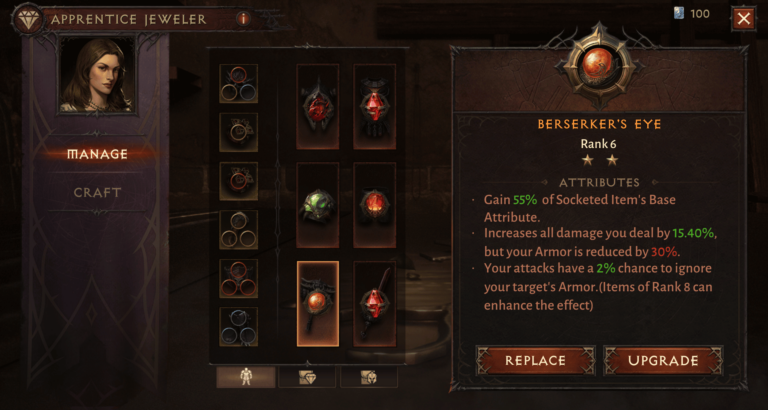Image resolution: width=768 pixels, height=410 pixels.
Task: Switch to the Craft section
Action: pyautogui.click(x=97, y=192)
